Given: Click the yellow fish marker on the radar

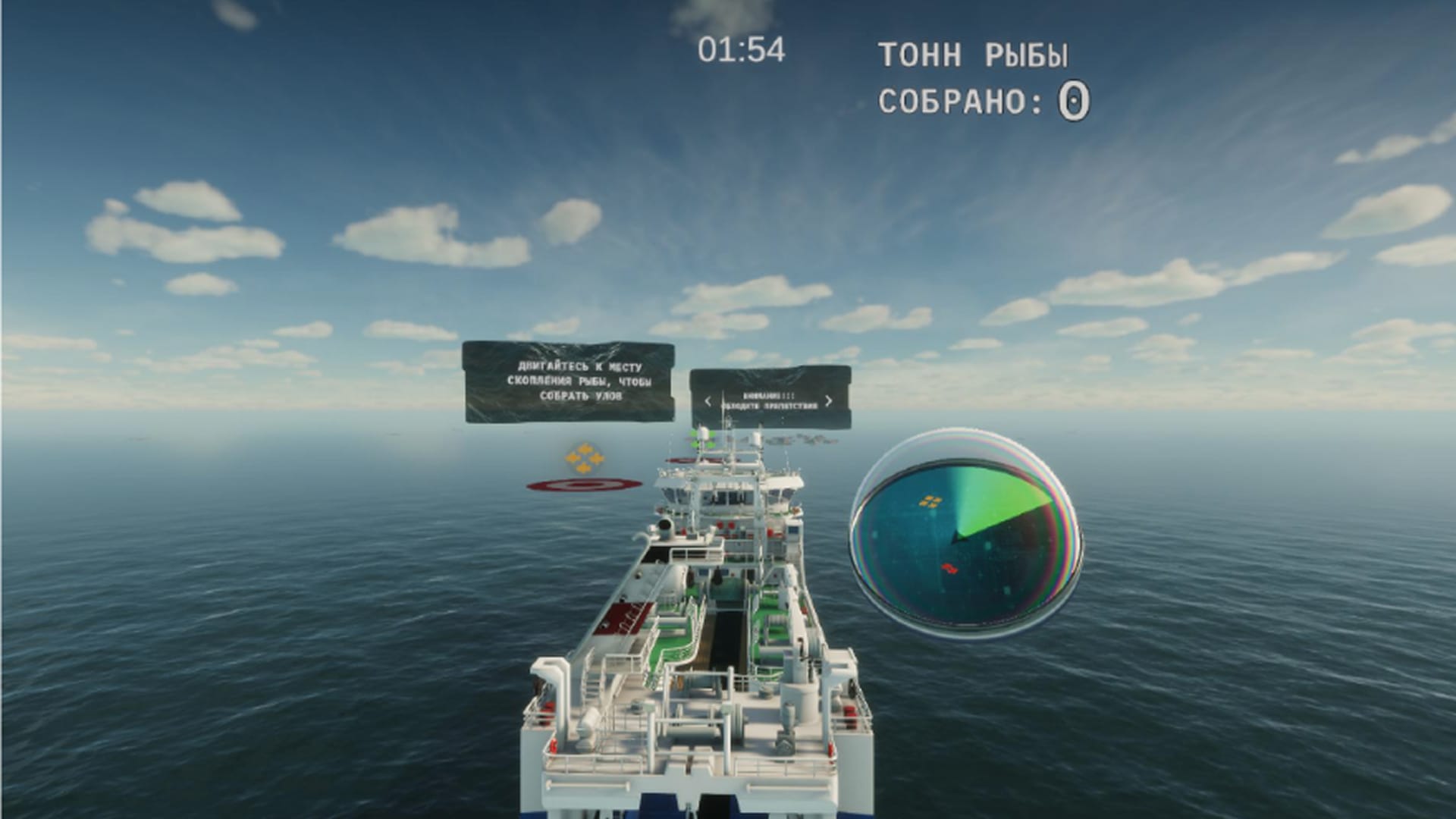Looking at the screenshot, I should [x=930, y=500].
